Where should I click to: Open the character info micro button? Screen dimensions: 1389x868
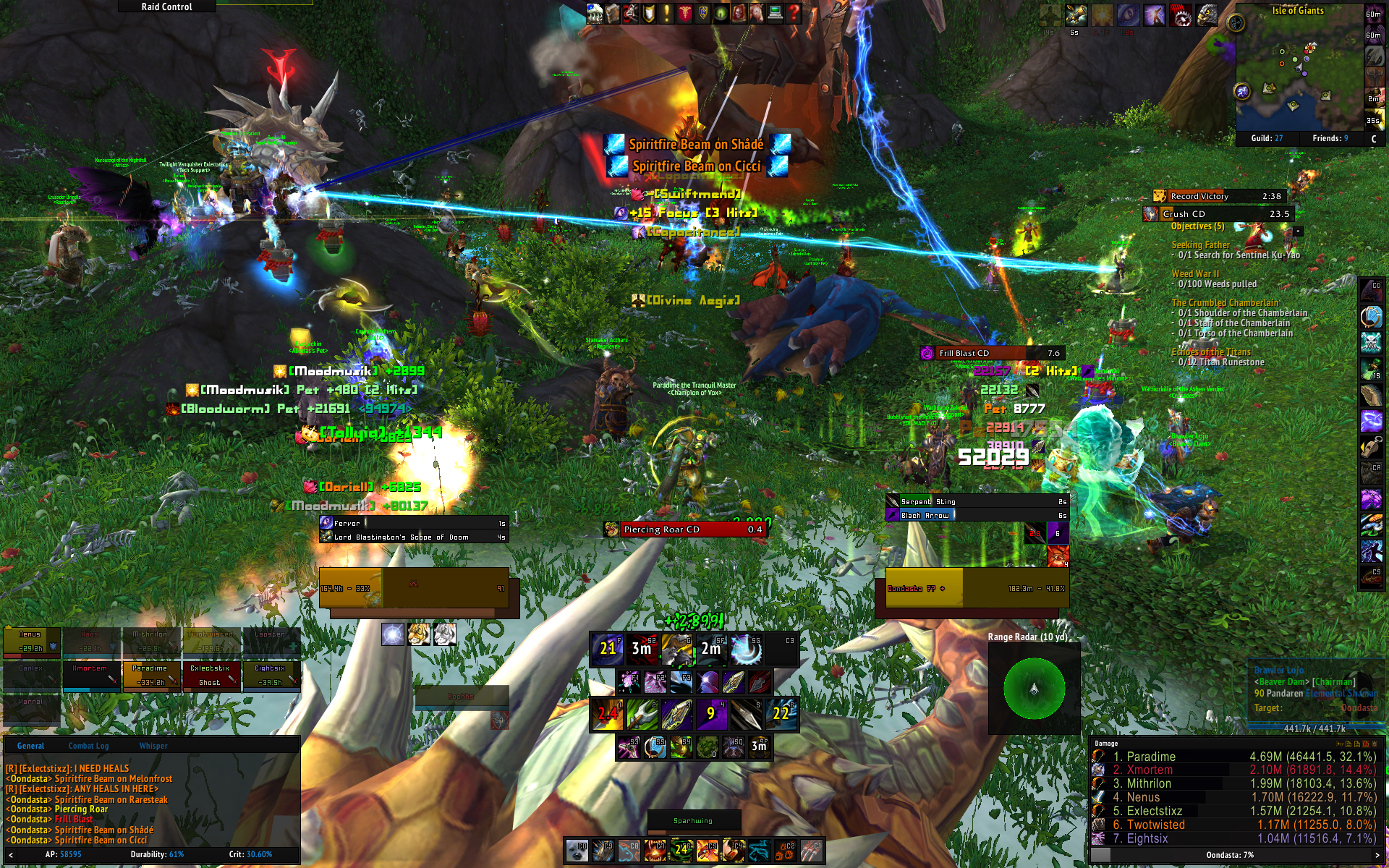coord(595,13)
